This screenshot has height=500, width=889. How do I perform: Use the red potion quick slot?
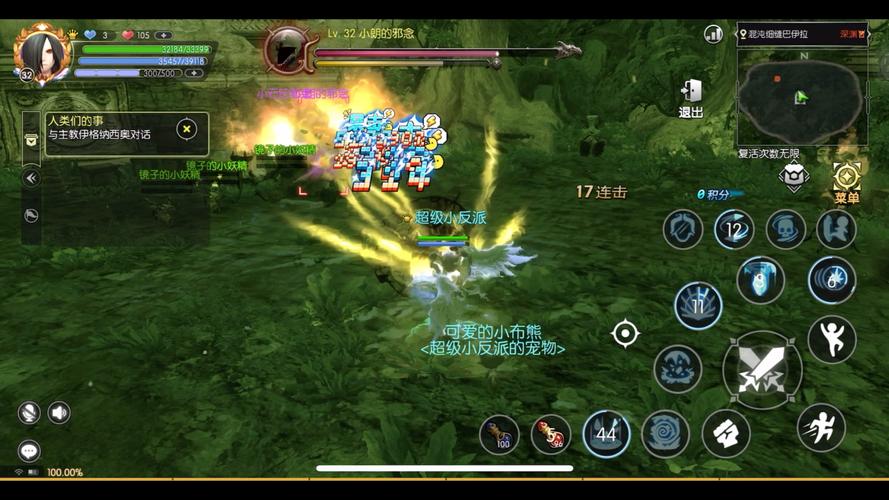click(550, 433)
